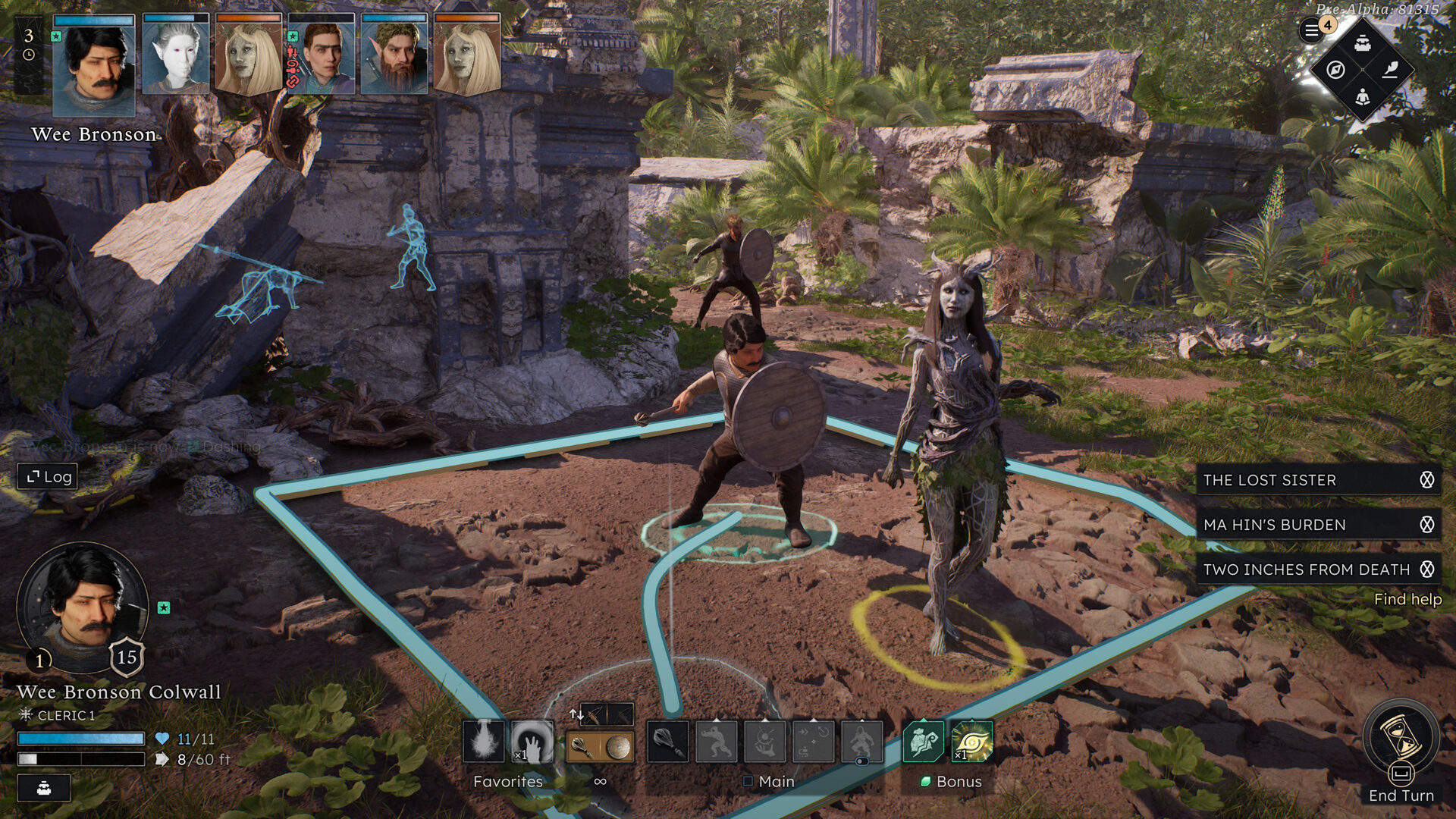Screen dimensions: 1456x819
Task: Select the shove action icon
Action: click(717, 741)
